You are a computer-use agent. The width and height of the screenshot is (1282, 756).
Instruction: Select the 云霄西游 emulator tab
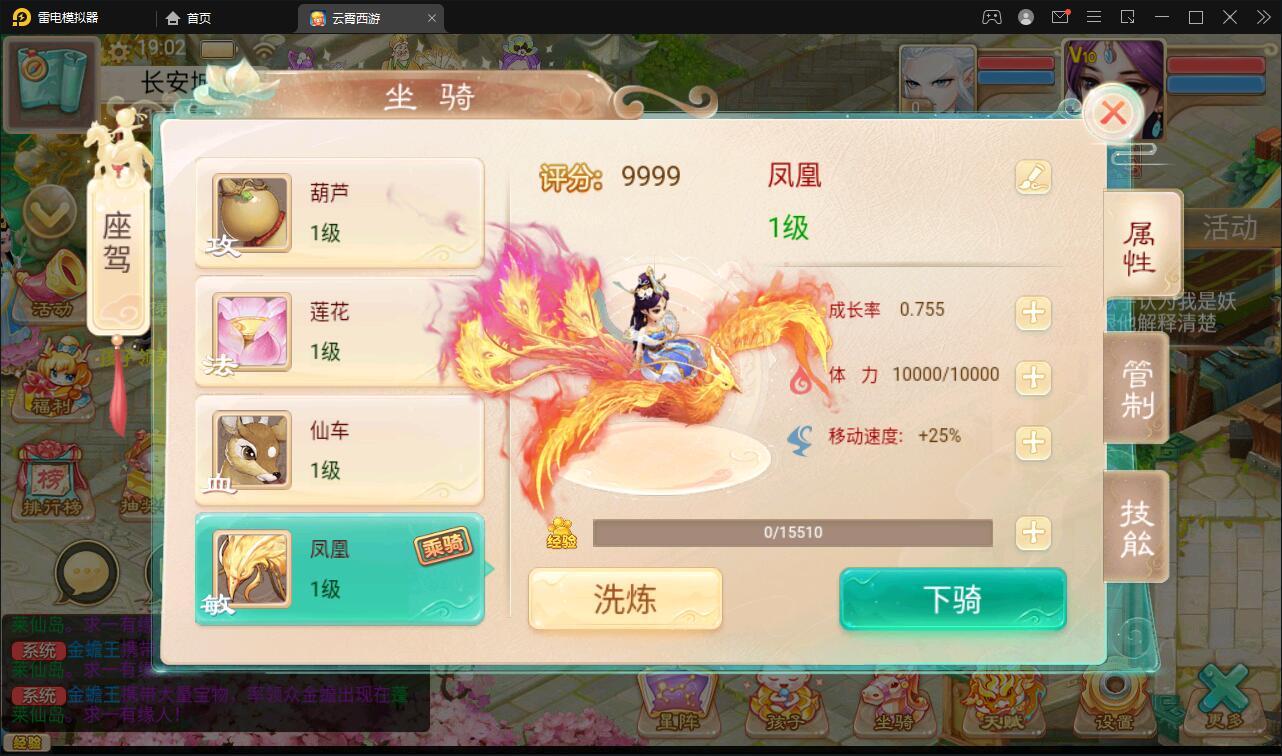tap(360, 17)
